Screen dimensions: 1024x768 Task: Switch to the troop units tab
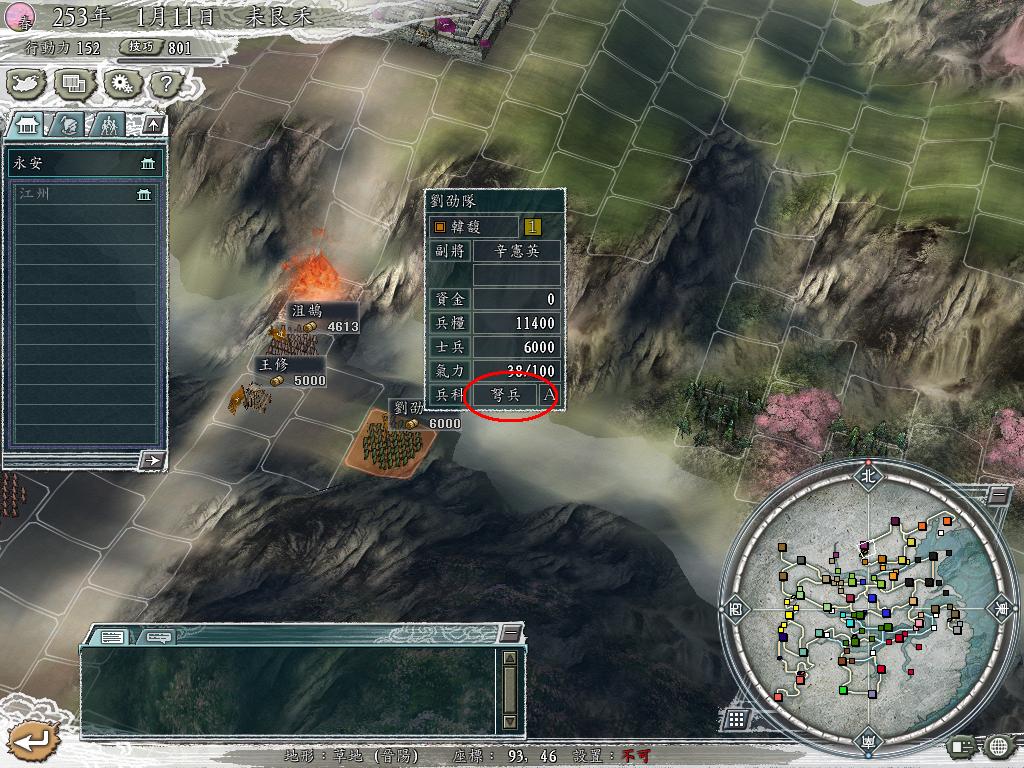(x=108, y=125)
